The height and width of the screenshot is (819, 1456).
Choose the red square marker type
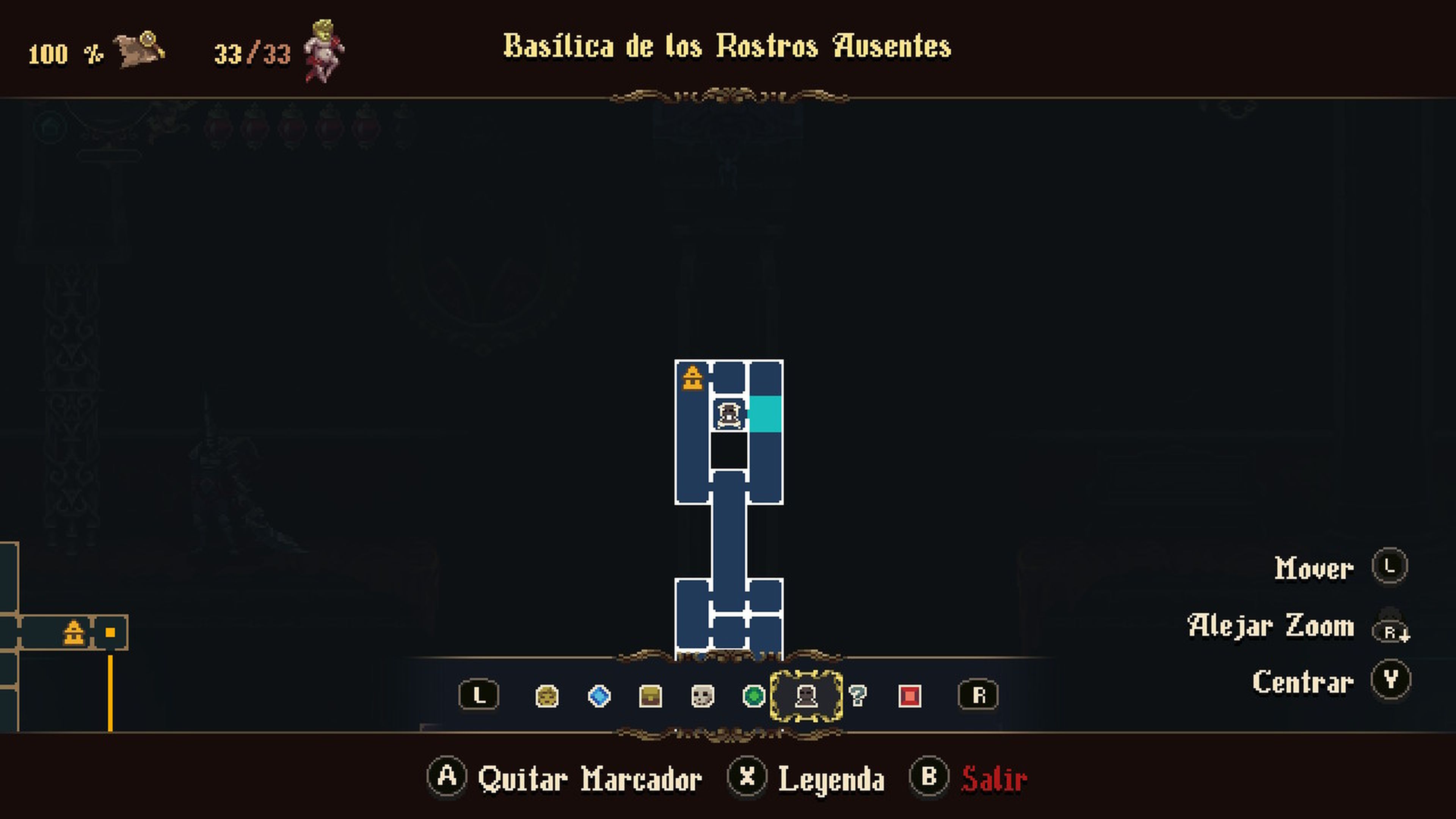(910, 696)
